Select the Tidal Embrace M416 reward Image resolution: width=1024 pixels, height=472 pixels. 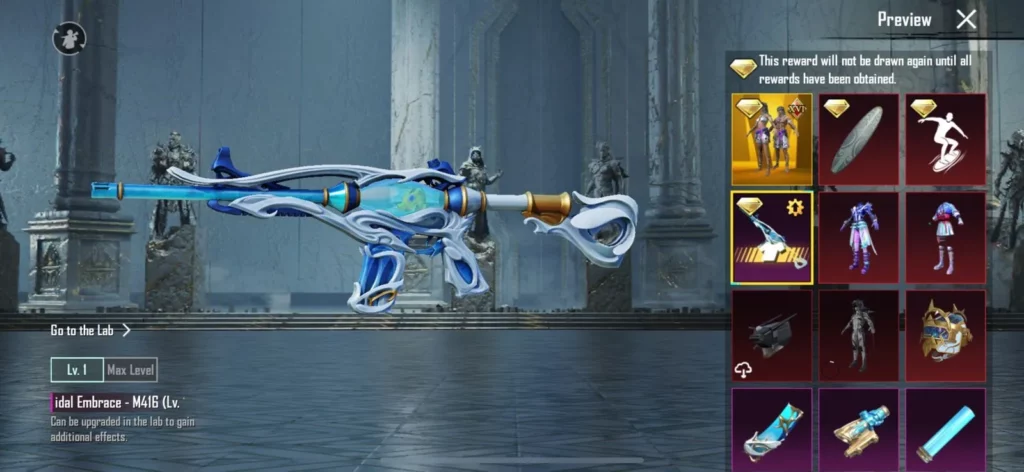pyautogui.click(x=771, y=237)
